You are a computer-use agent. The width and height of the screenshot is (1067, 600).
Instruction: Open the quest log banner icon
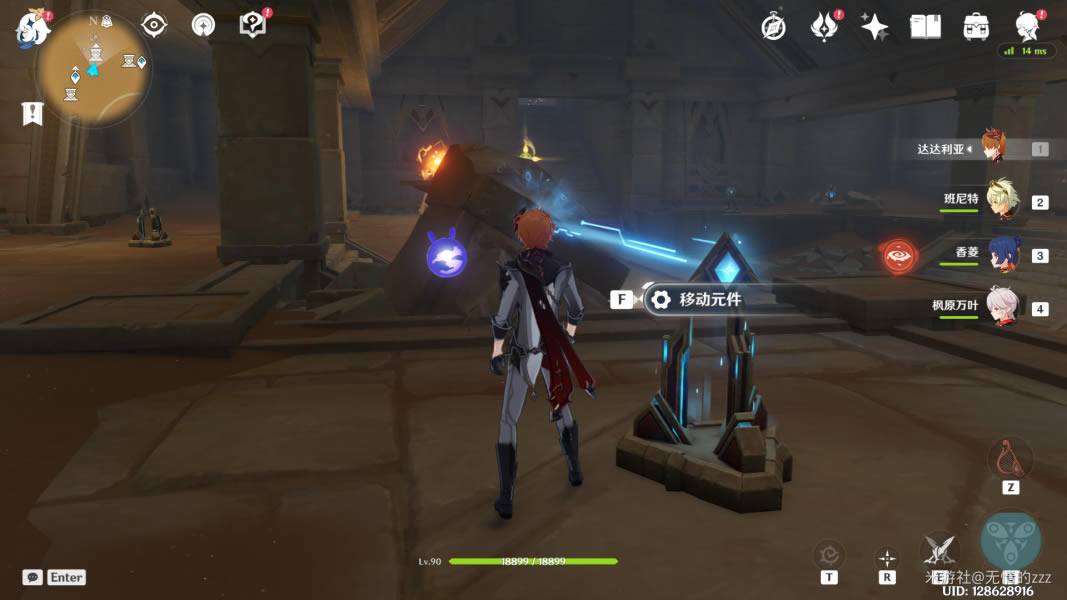pos(32,113)
